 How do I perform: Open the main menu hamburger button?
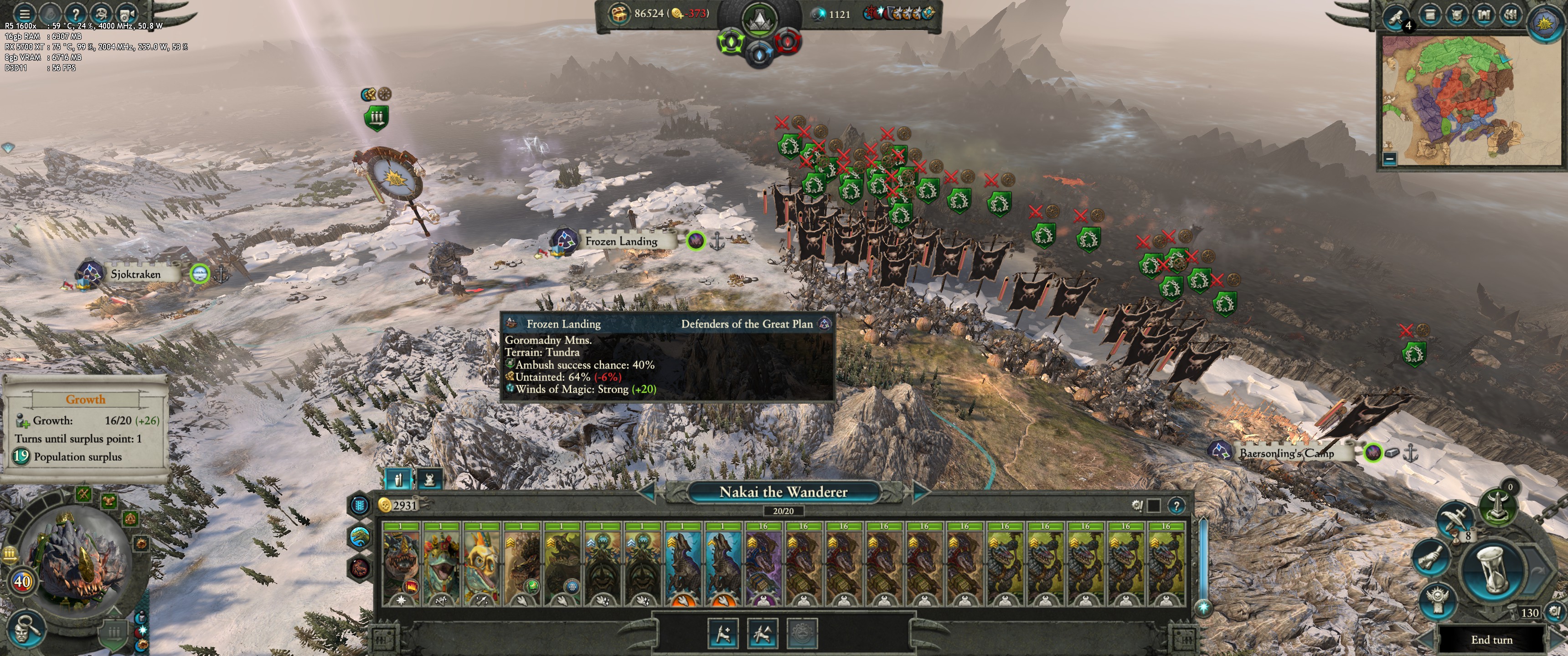point(24,13)
